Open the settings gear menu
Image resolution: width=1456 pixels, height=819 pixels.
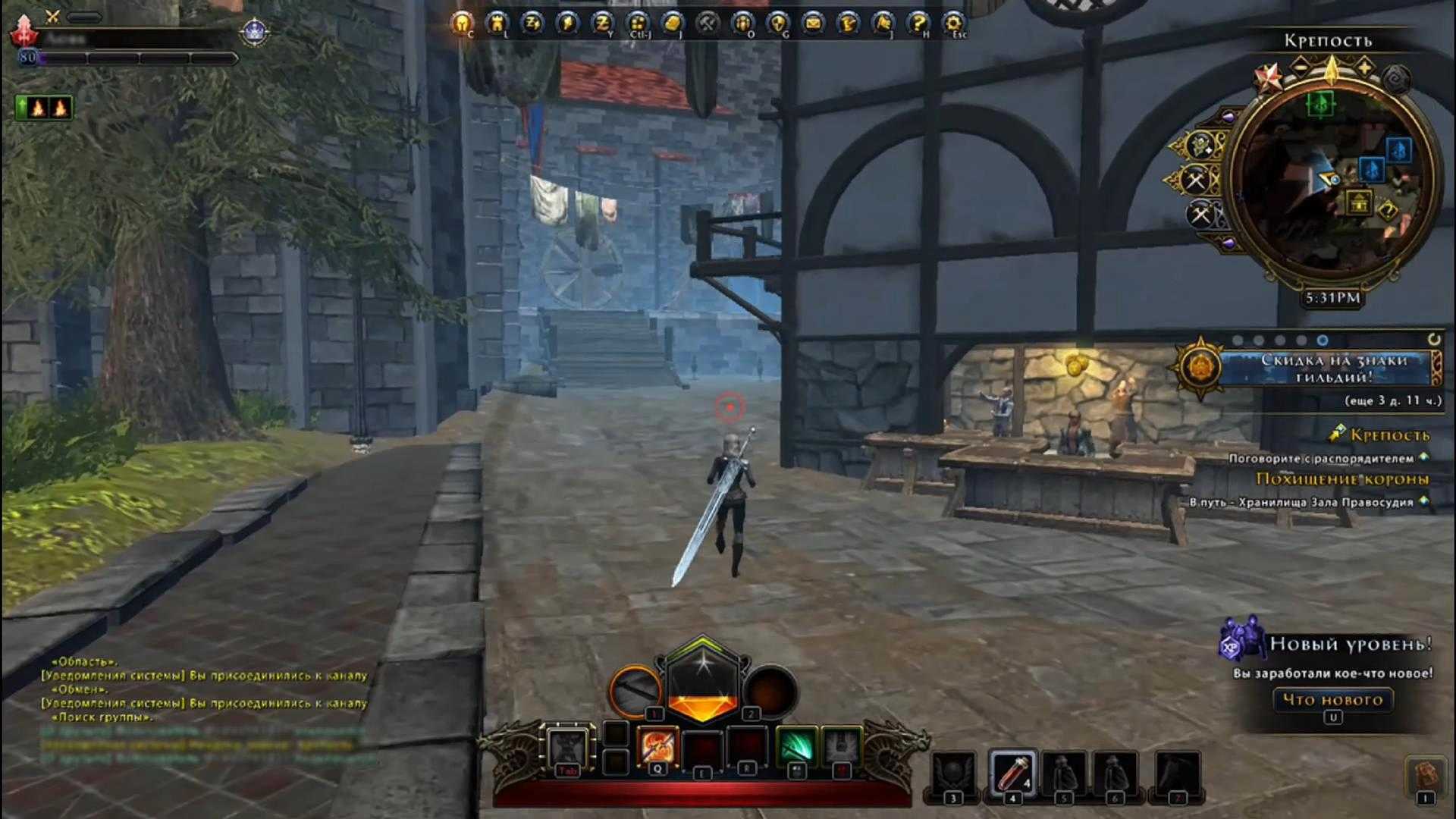click(952, 24)
